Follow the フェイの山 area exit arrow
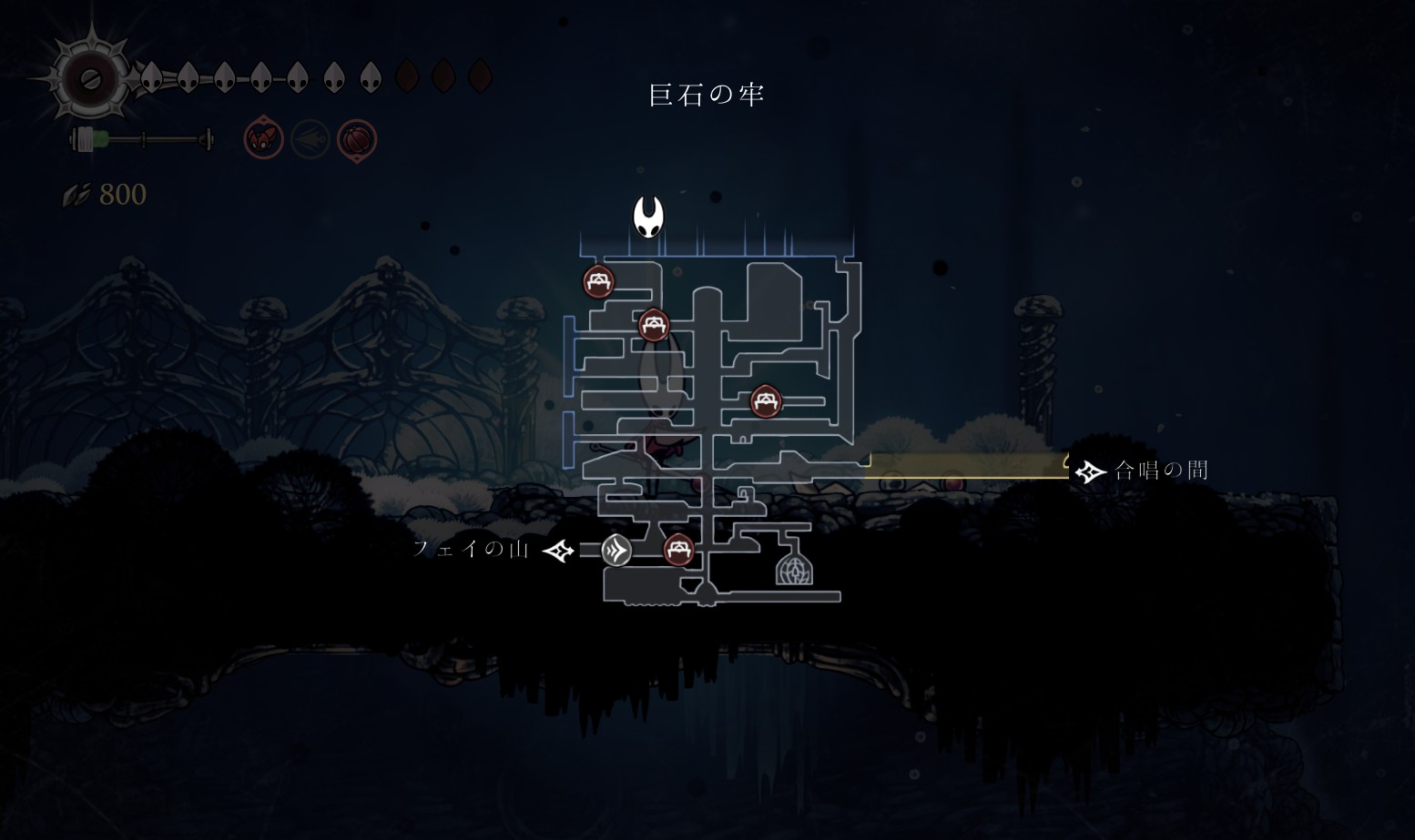1415x840 pixels. pos(559,551)
